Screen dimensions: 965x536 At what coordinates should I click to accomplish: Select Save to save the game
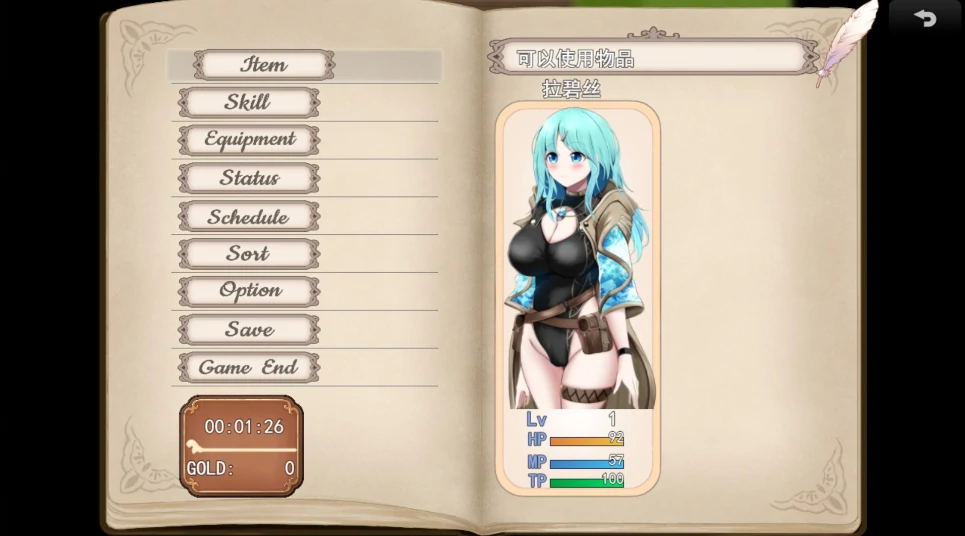(x=249, y=329)
